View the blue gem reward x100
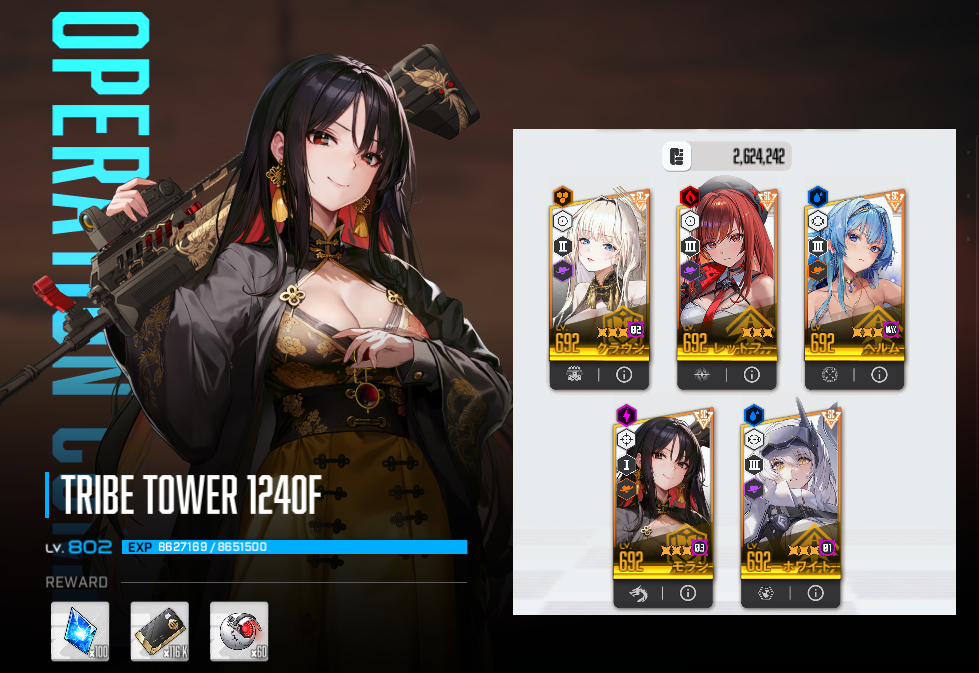This screenshot has height=673, width=979. [80, 631]
